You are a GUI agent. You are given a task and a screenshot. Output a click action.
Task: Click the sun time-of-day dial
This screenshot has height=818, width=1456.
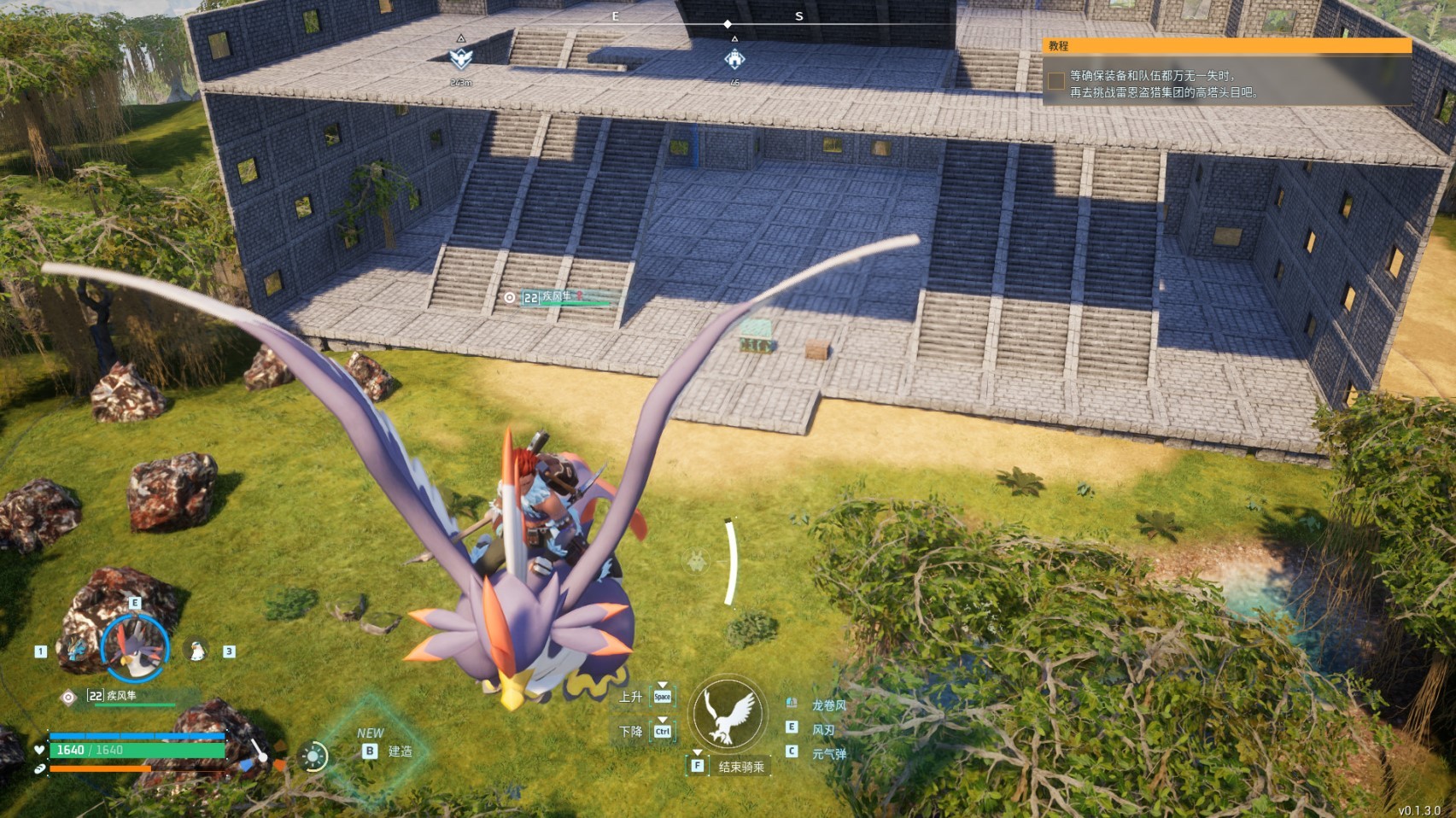click(x=313, y=757)
